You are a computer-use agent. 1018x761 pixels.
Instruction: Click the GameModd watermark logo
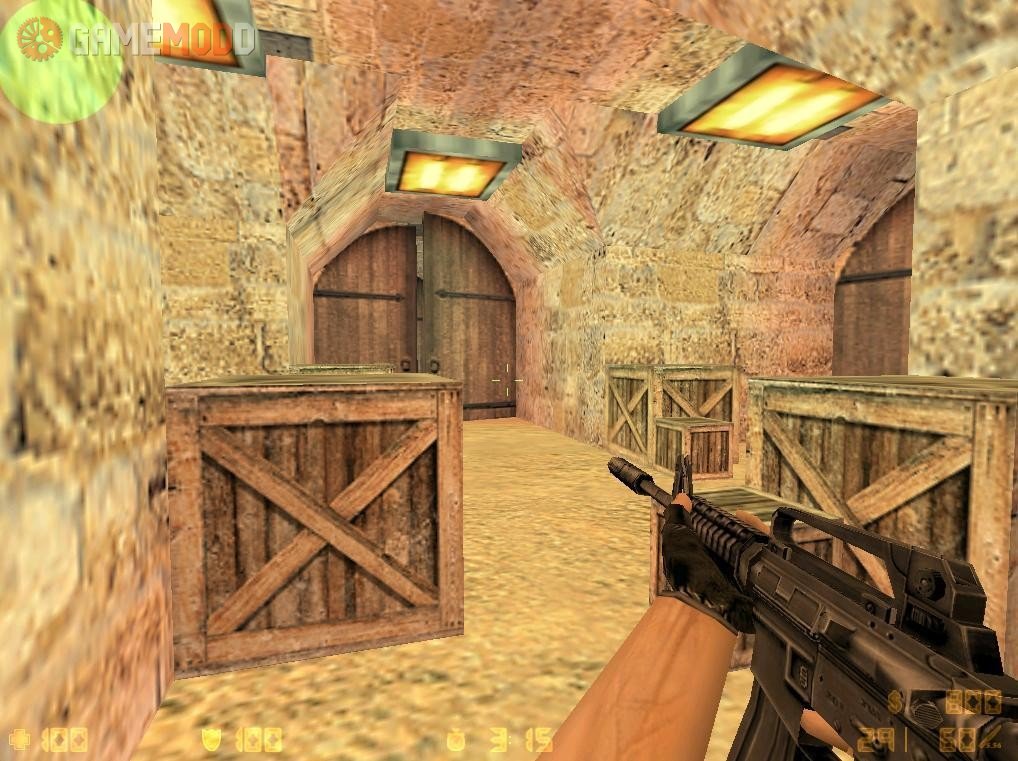click(135, 38)
